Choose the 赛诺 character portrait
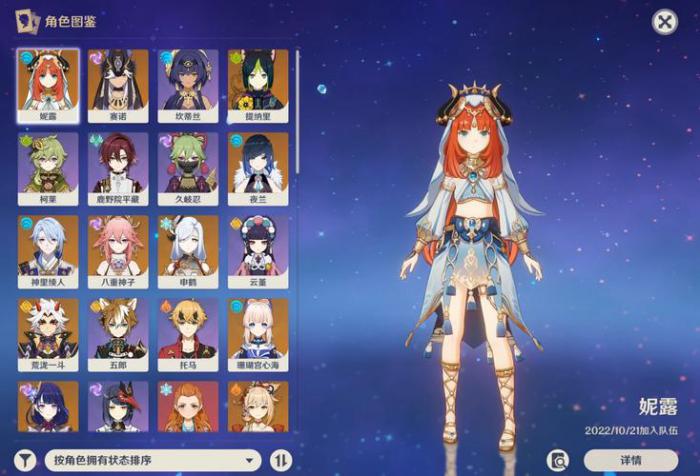Screen dimensions: 700x476 (x=118, y=86)
